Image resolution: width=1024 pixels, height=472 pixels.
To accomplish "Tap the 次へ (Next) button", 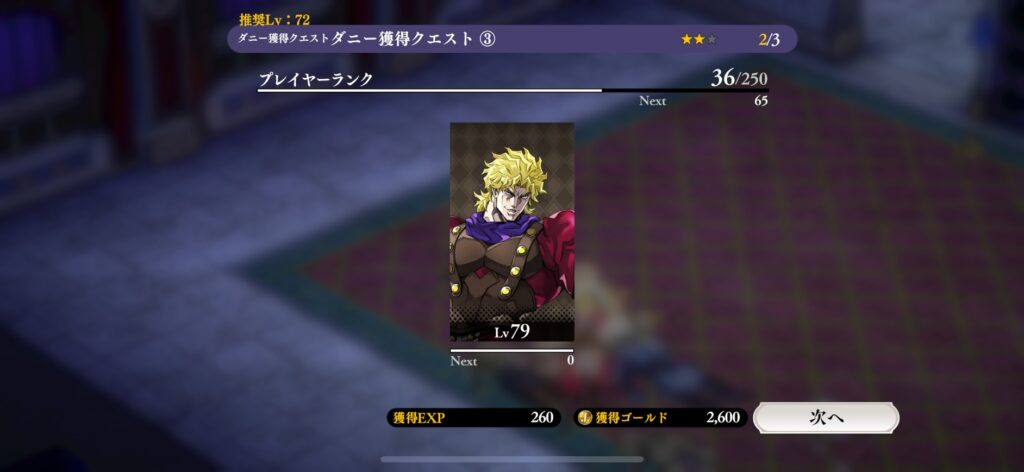I will [x=825, y=418].
